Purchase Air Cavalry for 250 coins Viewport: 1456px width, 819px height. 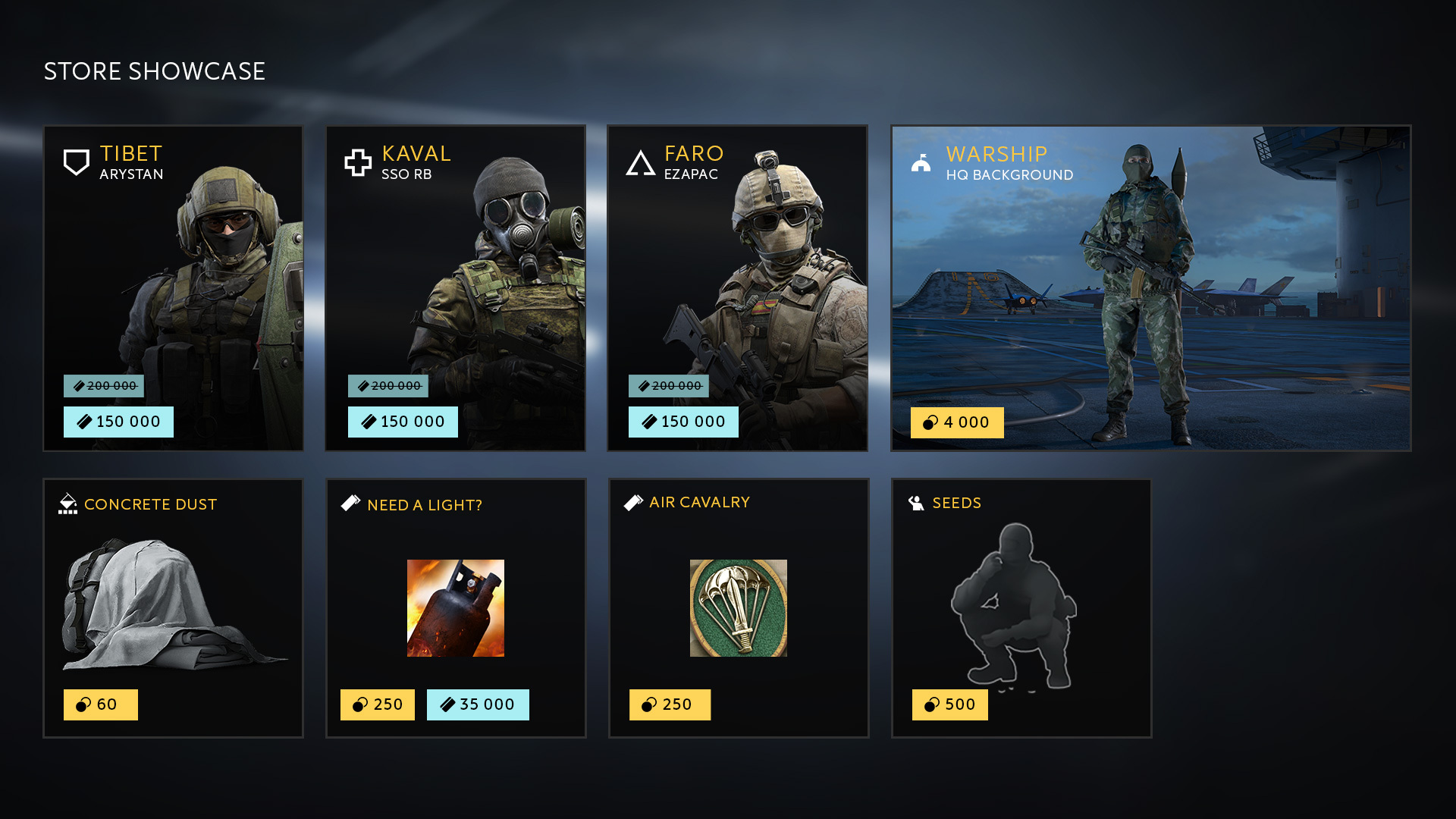670,704
